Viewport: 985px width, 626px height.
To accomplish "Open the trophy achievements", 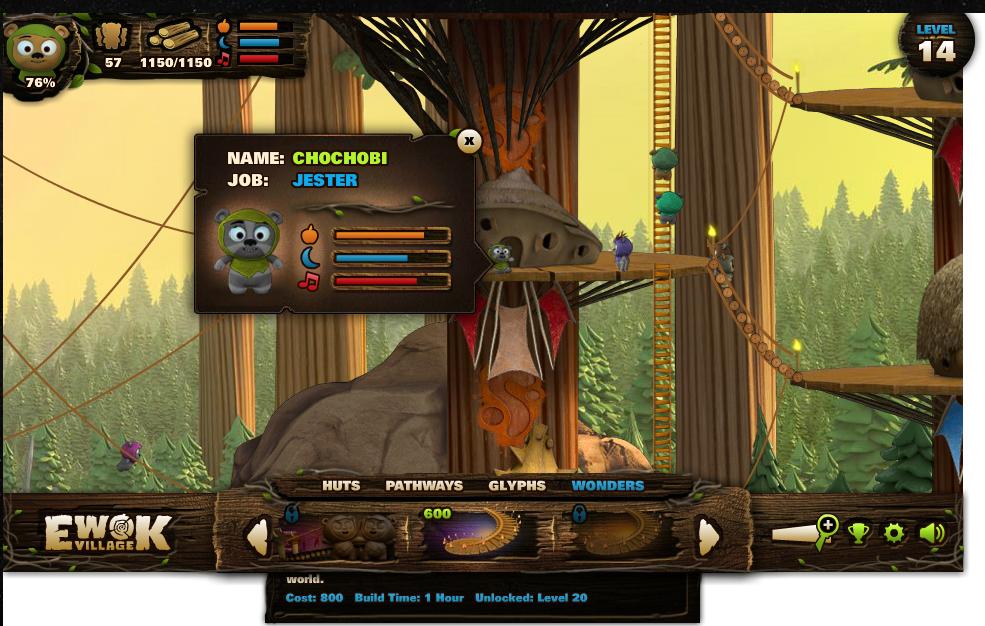I will coord(859,533).
